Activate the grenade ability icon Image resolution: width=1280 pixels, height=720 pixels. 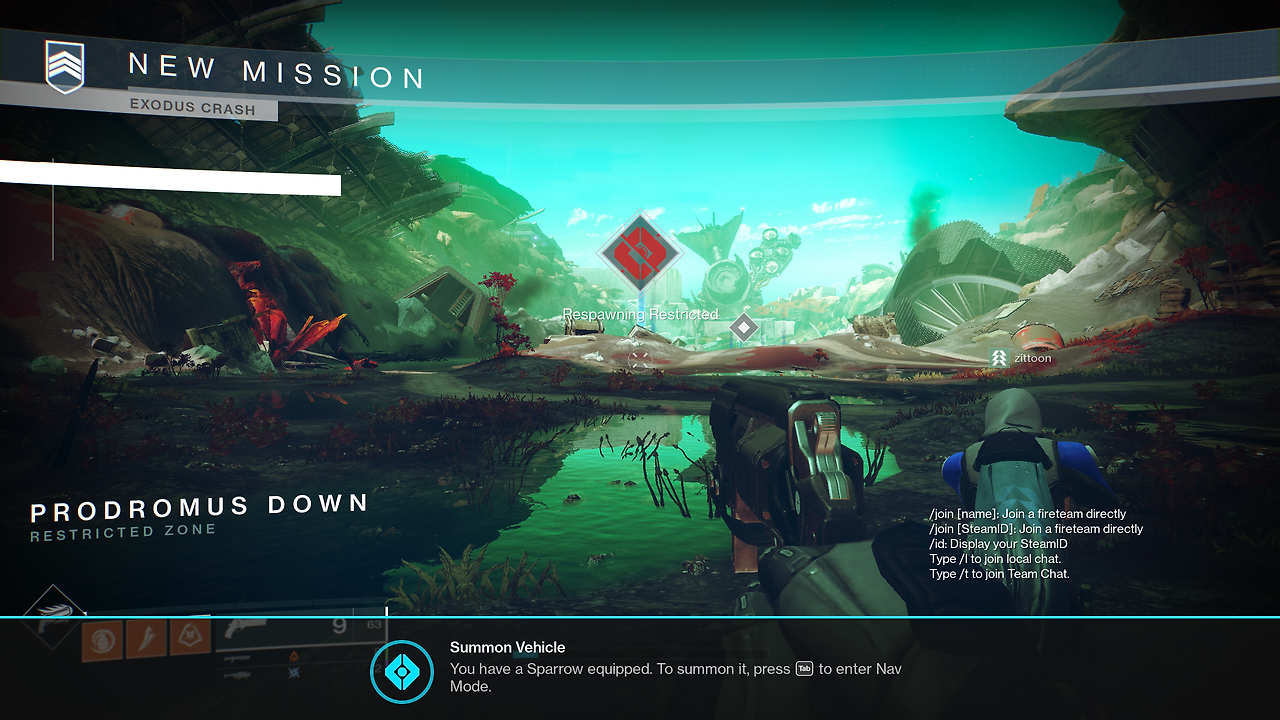pos(101,638)
